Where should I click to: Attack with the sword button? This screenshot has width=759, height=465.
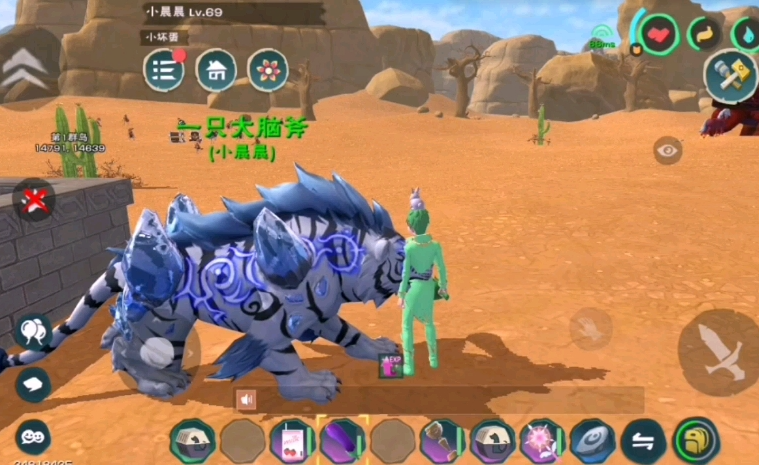pyautogui.click(x=720, y=351)
